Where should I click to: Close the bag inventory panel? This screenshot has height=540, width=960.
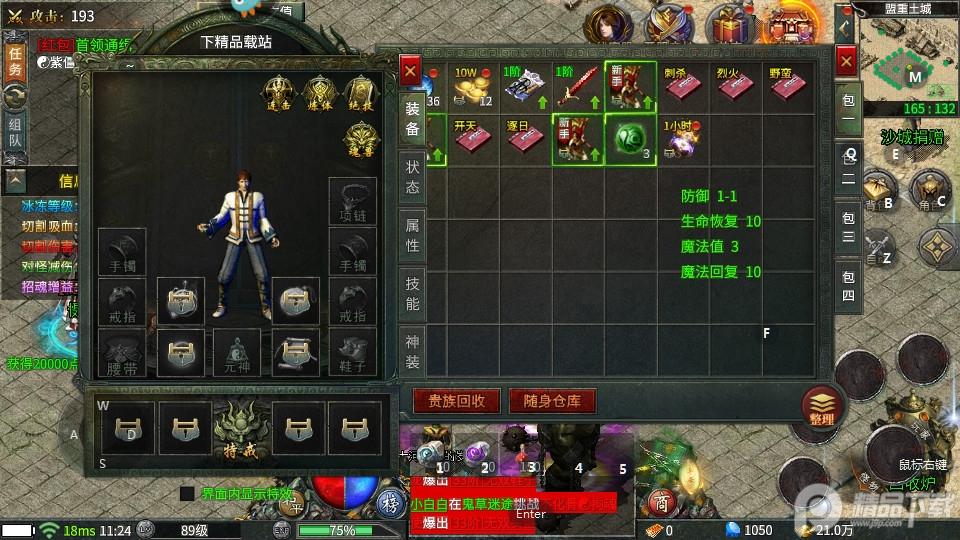coord(846,62)
